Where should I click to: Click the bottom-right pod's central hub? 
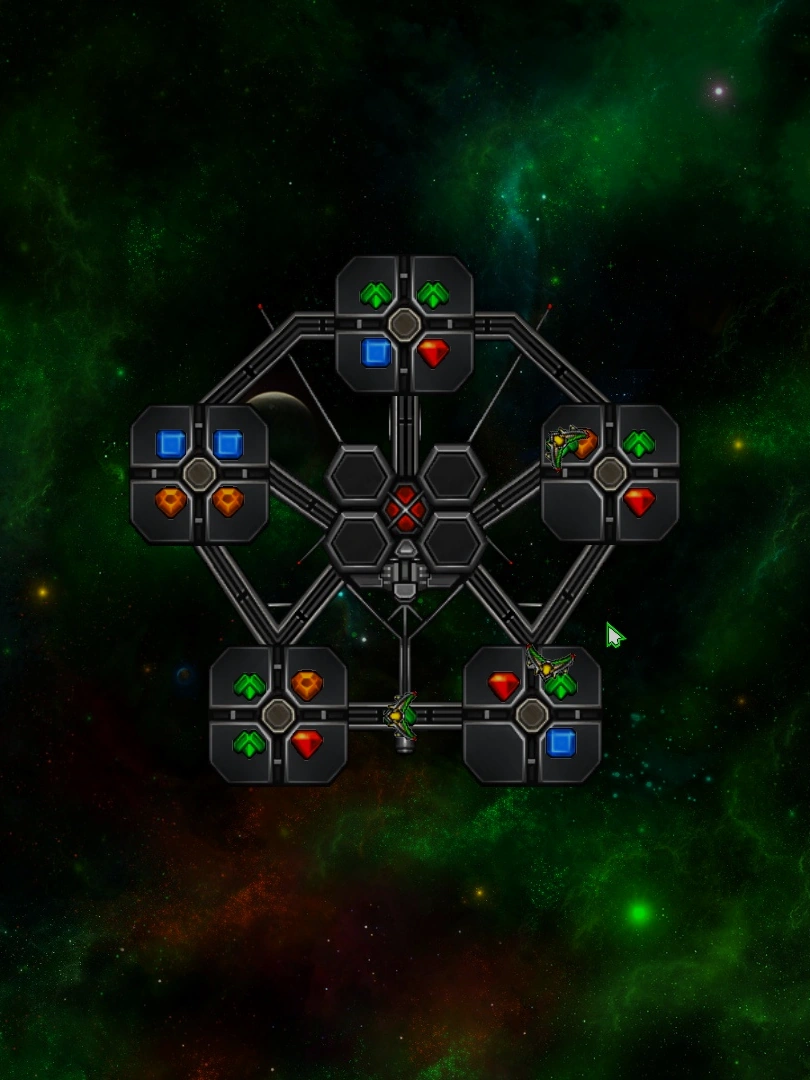[x=532, y=715]
